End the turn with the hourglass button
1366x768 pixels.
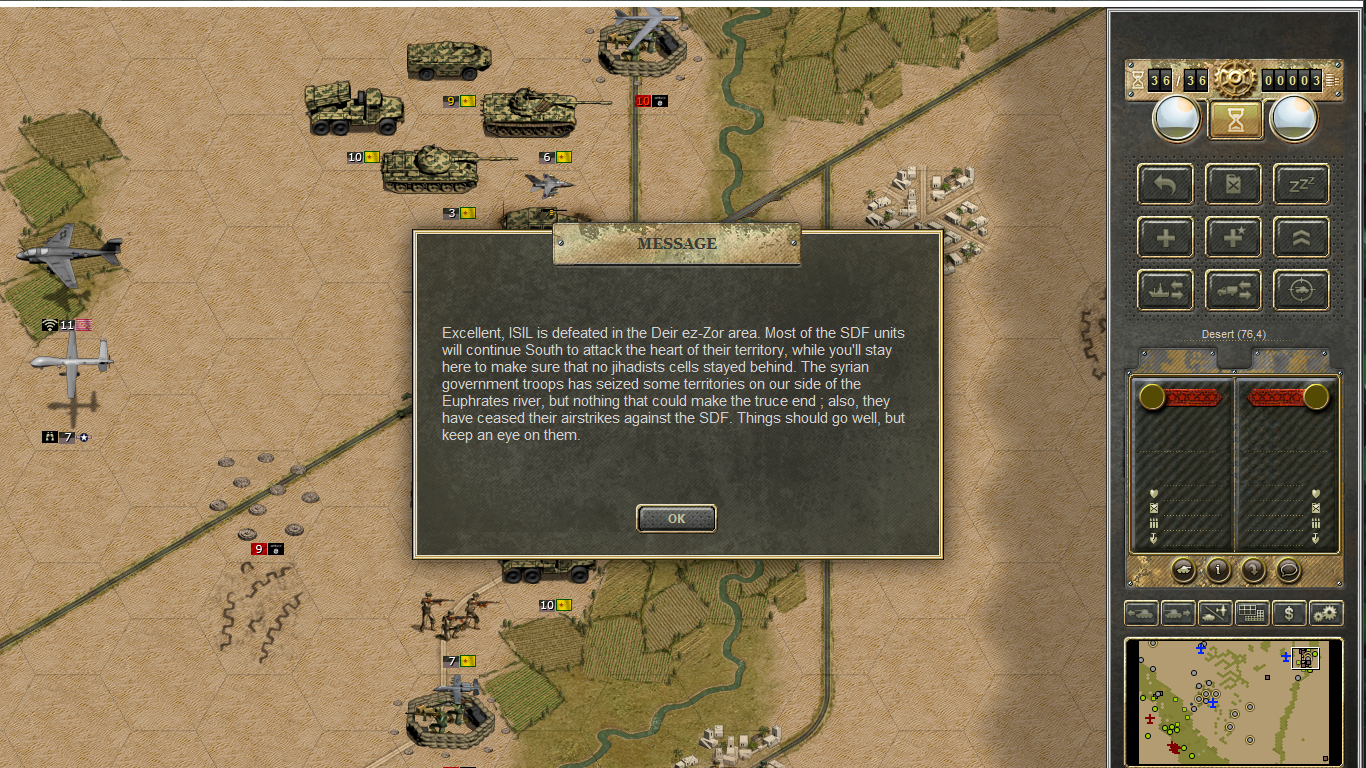click(1236, 120)
